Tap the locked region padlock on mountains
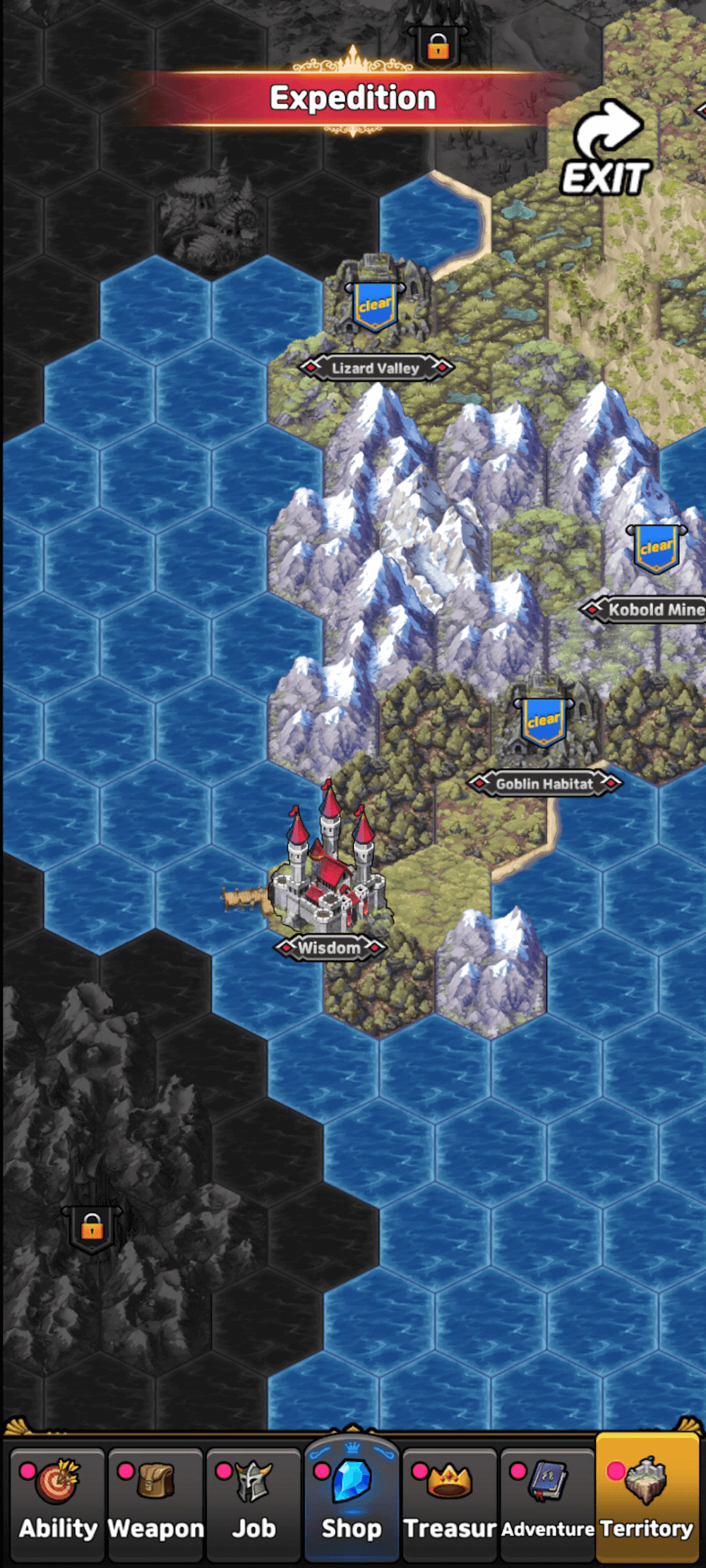706x1568 pixels. [x=92, y=1229]
